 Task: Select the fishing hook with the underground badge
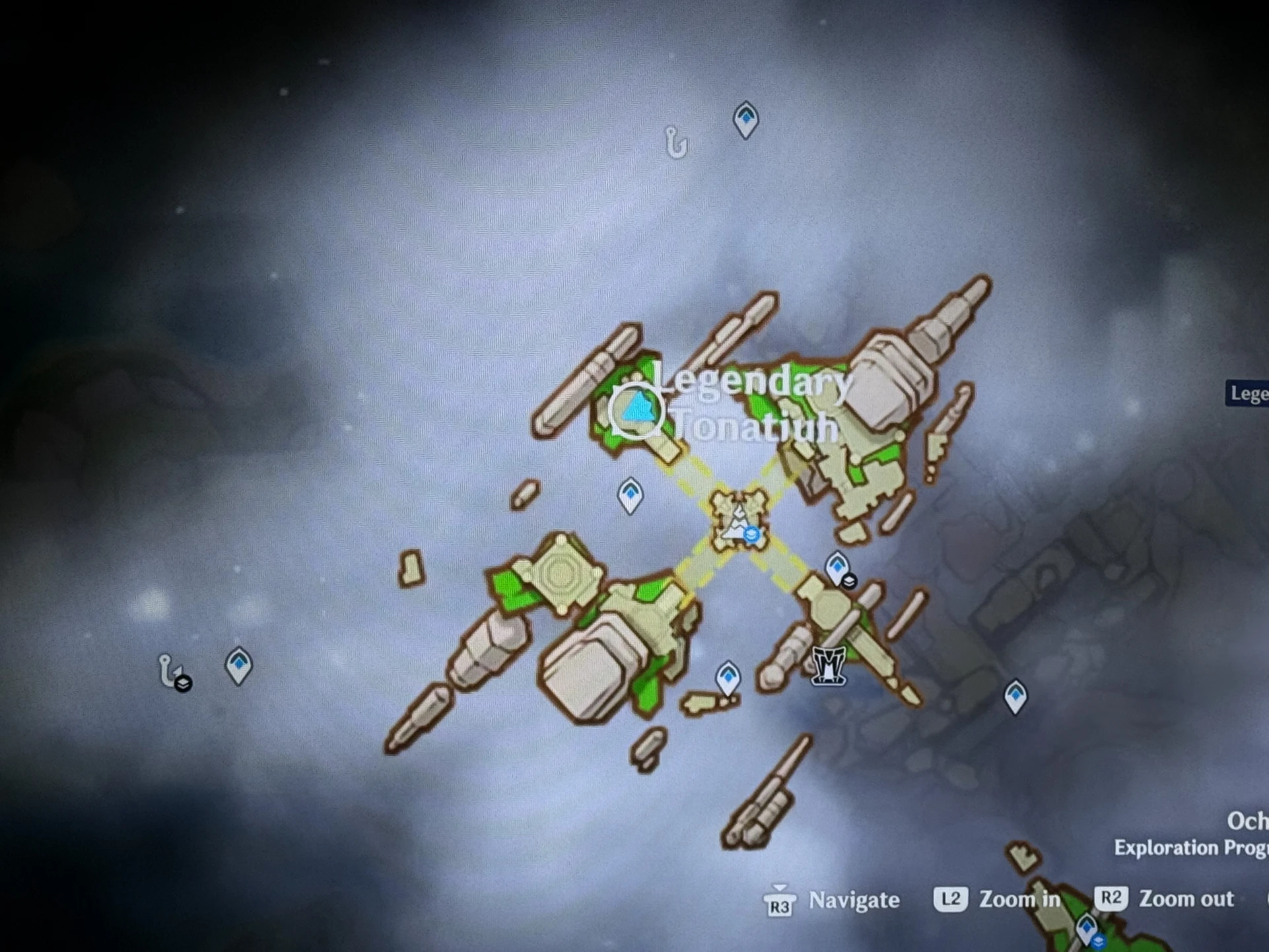(170, 670)
